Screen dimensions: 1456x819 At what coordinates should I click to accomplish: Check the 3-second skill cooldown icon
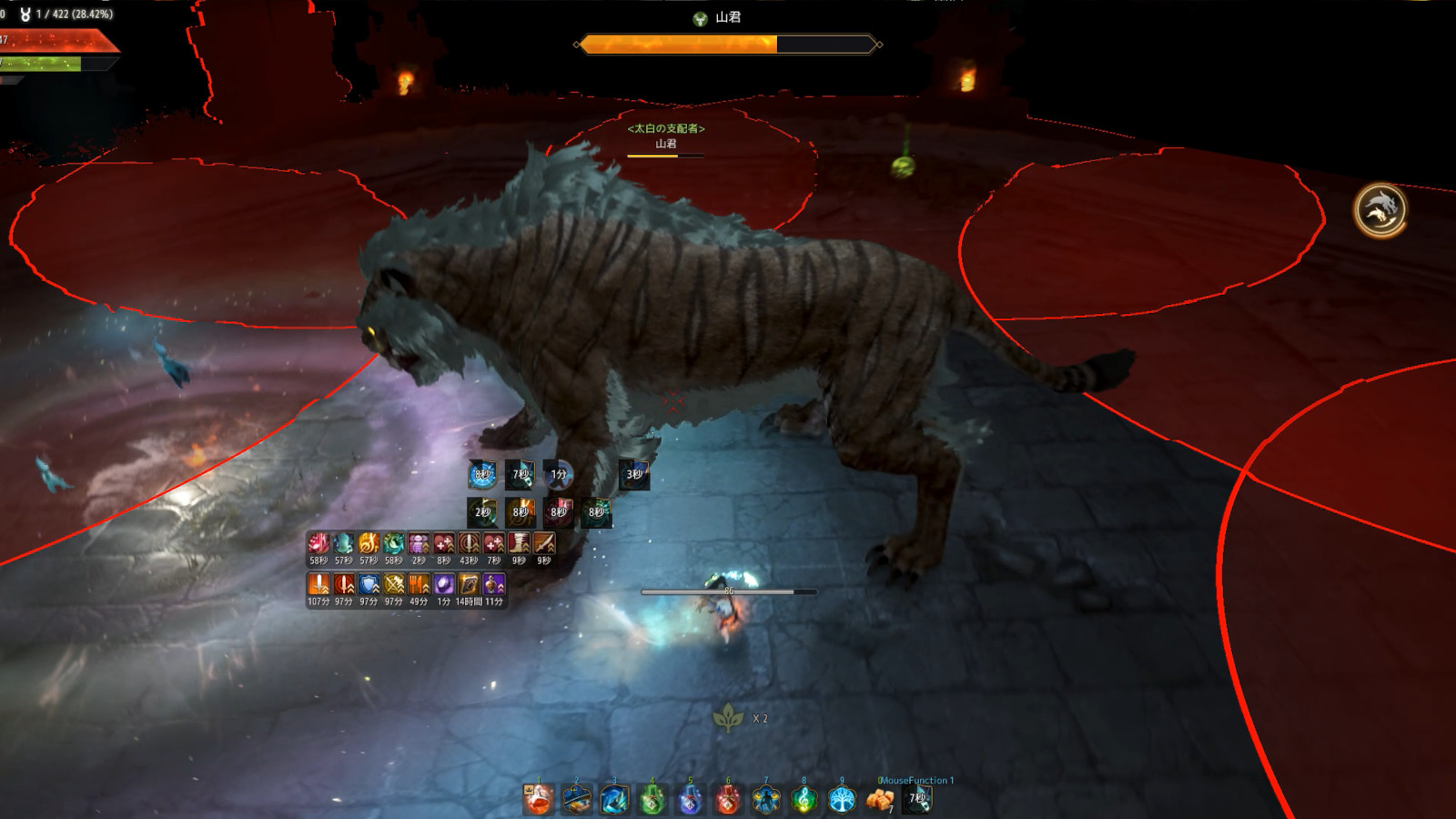coord(634,474)
